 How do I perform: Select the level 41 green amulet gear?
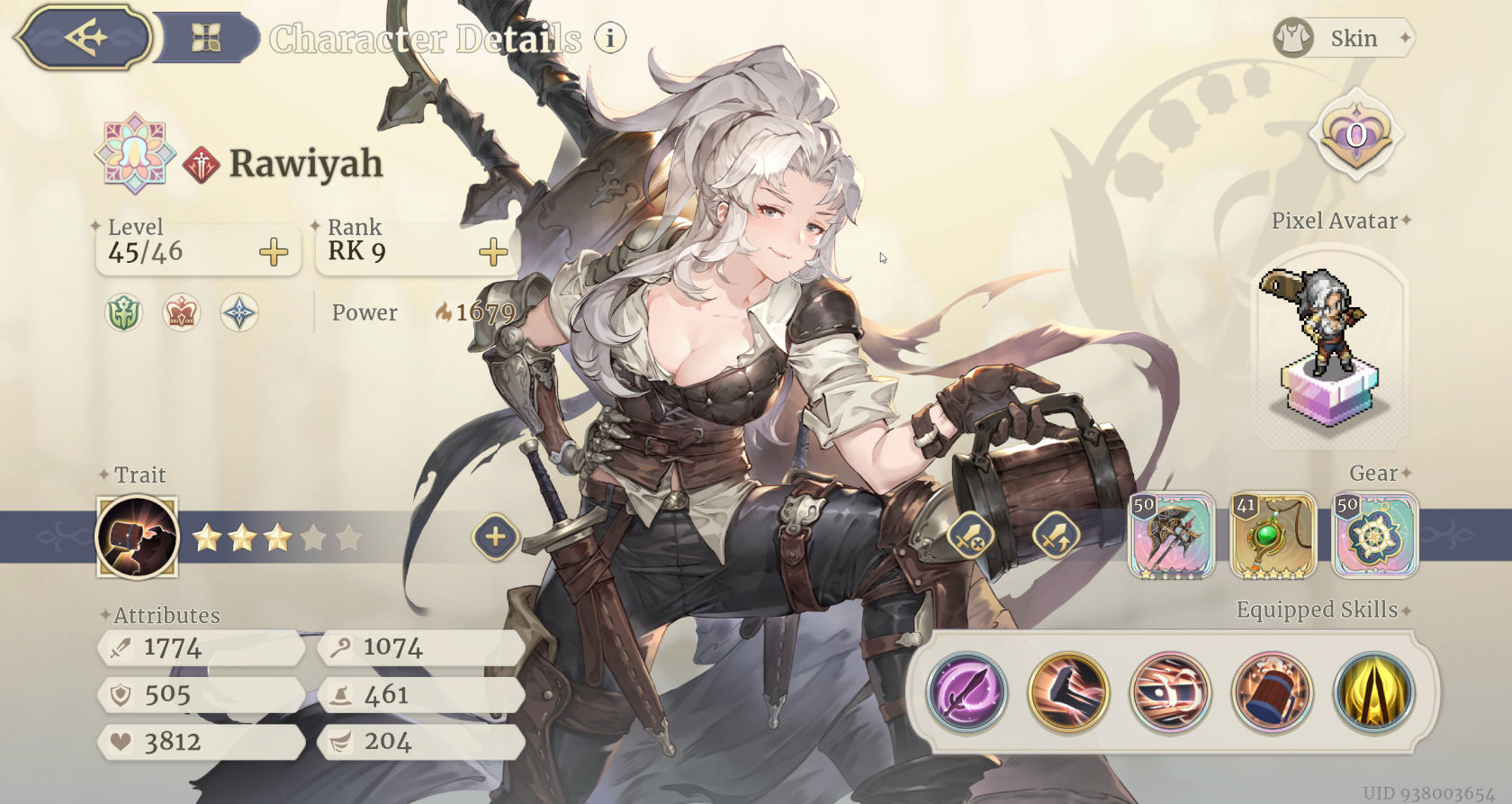pos(1273,536)
